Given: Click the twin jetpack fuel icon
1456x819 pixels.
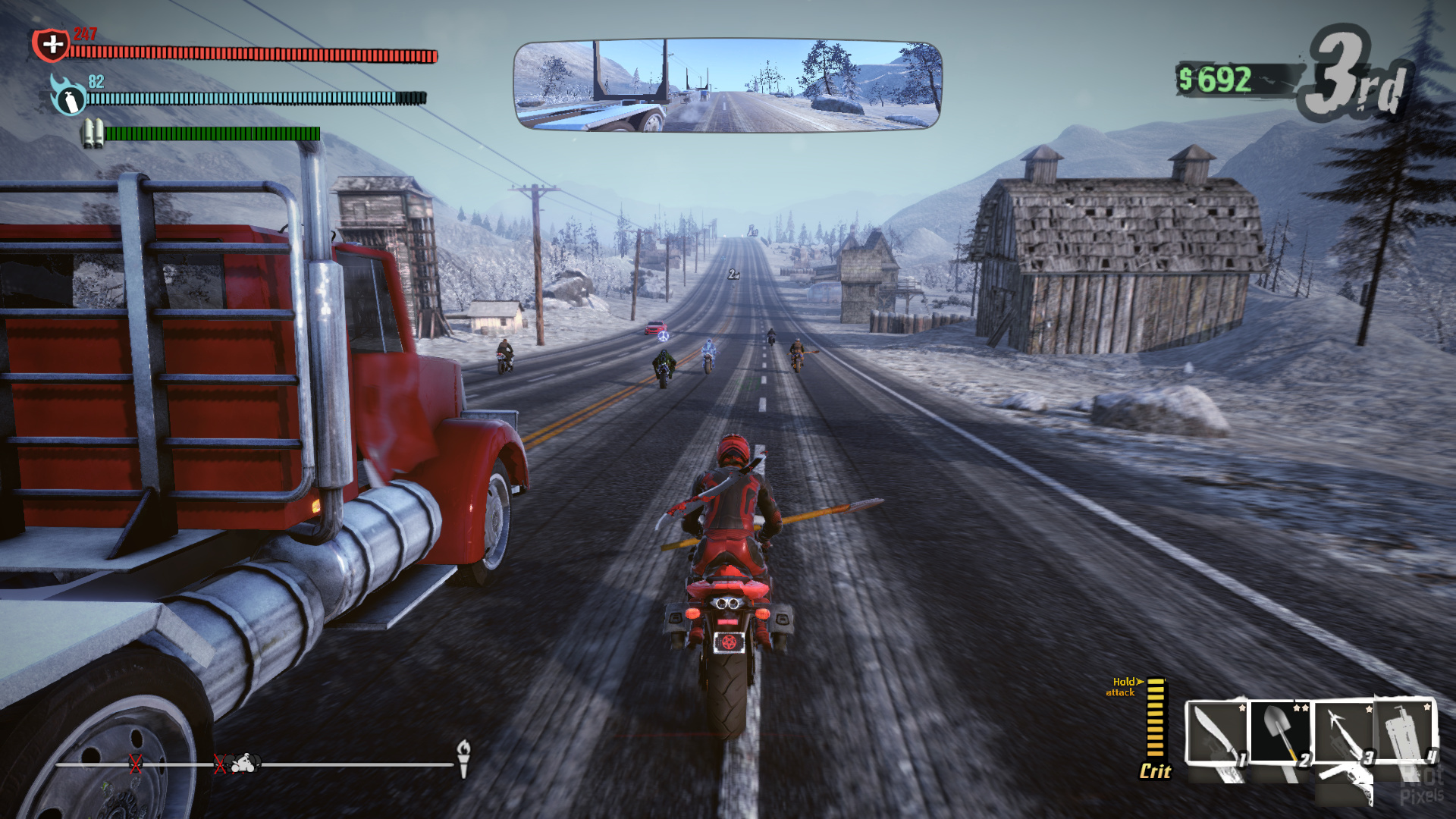Looking at the screenshot, I should (x=93, y=133).
